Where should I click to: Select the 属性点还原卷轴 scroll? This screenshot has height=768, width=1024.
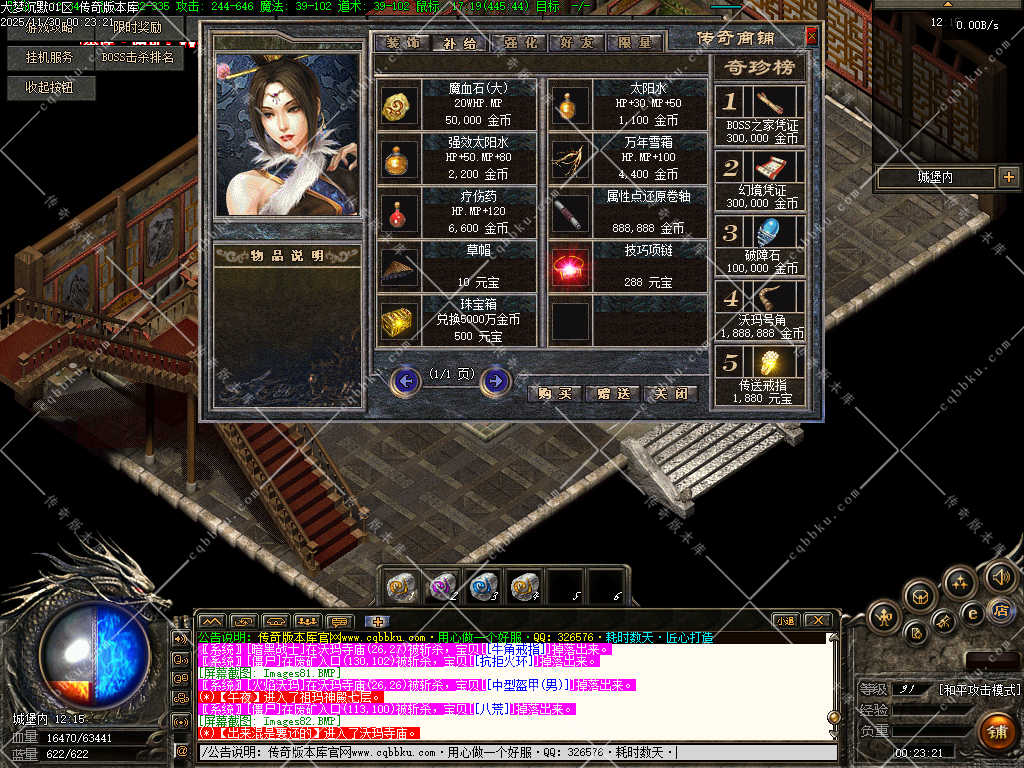point(571,211)
